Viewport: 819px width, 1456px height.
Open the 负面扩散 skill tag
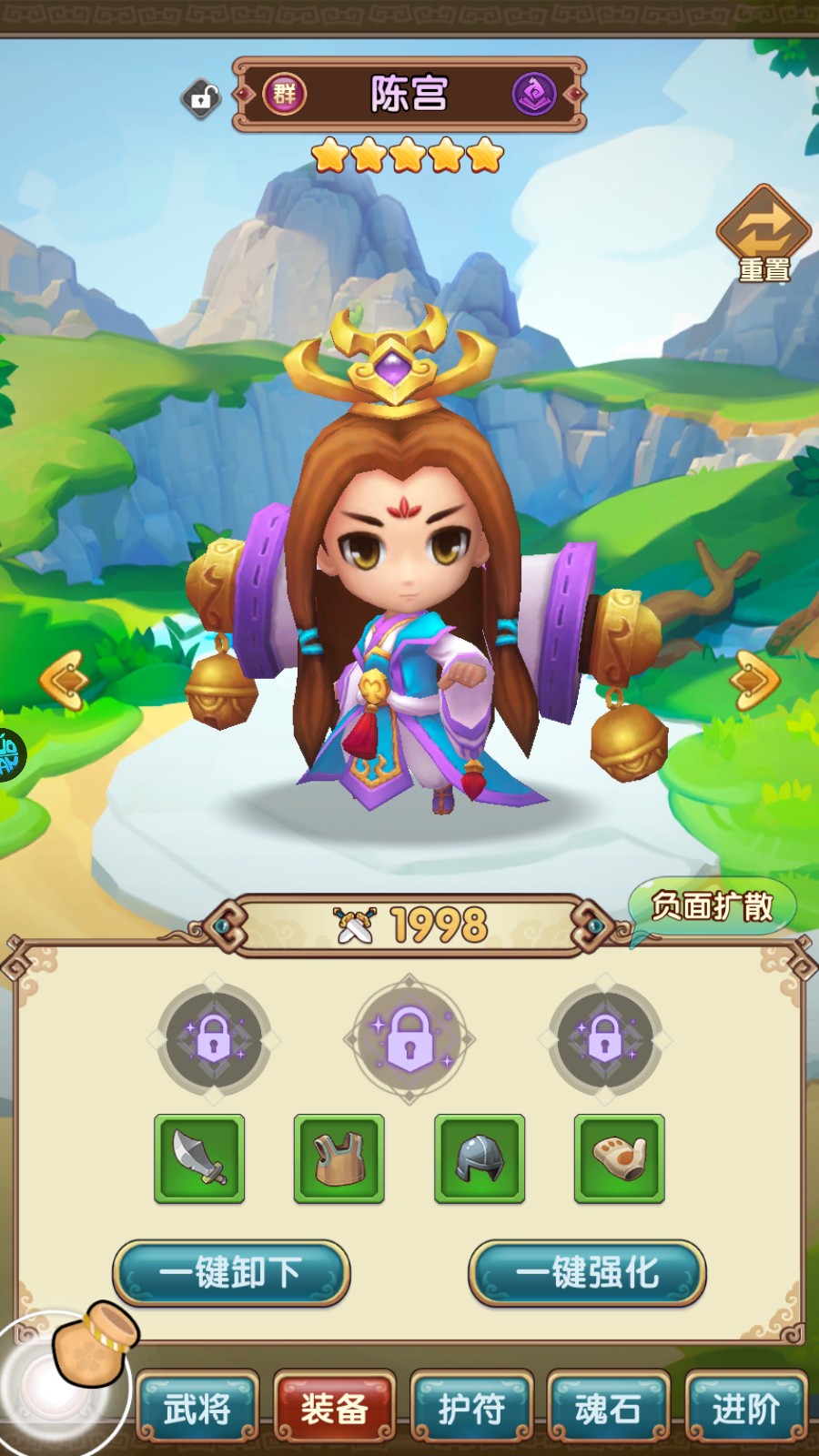[x=712, y=906]
